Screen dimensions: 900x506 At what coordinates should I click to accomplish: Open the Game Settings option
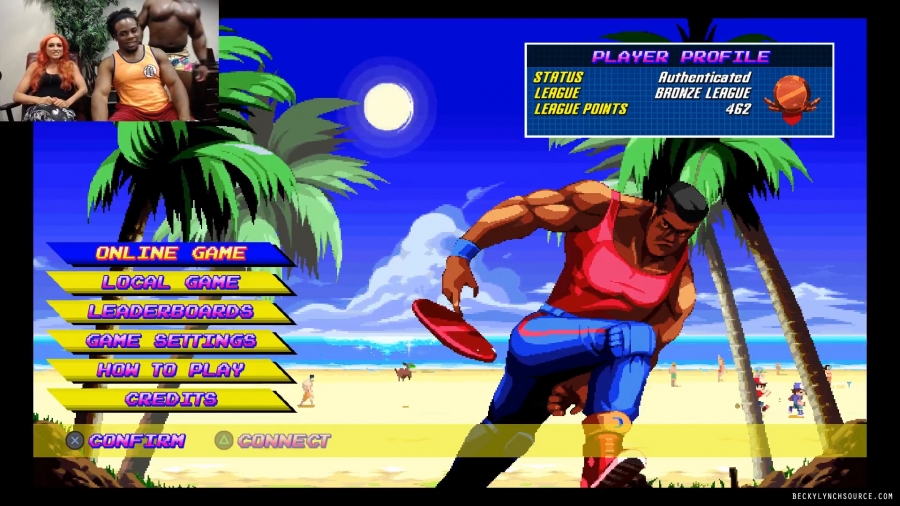(170, 341)
